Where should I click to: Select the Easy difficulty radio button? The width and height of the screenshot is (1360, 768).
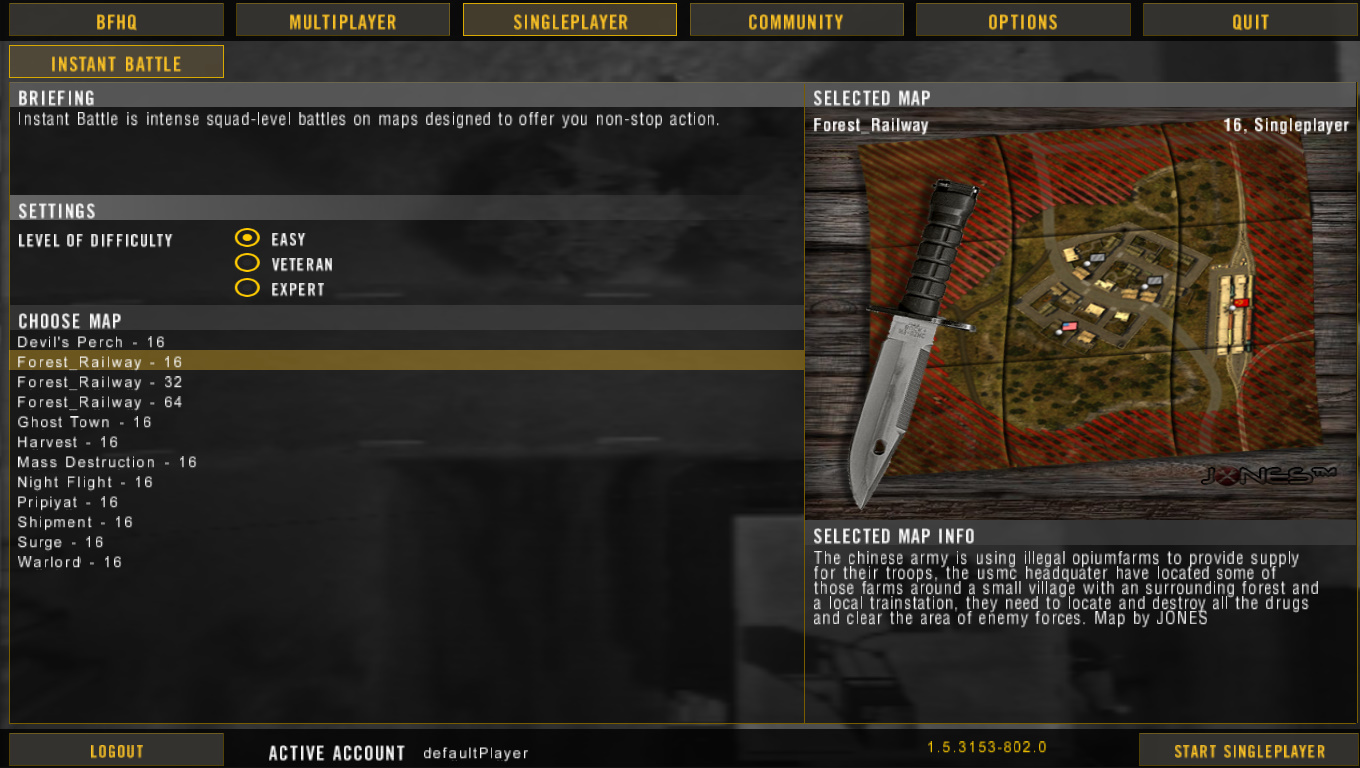click(247, 238)
